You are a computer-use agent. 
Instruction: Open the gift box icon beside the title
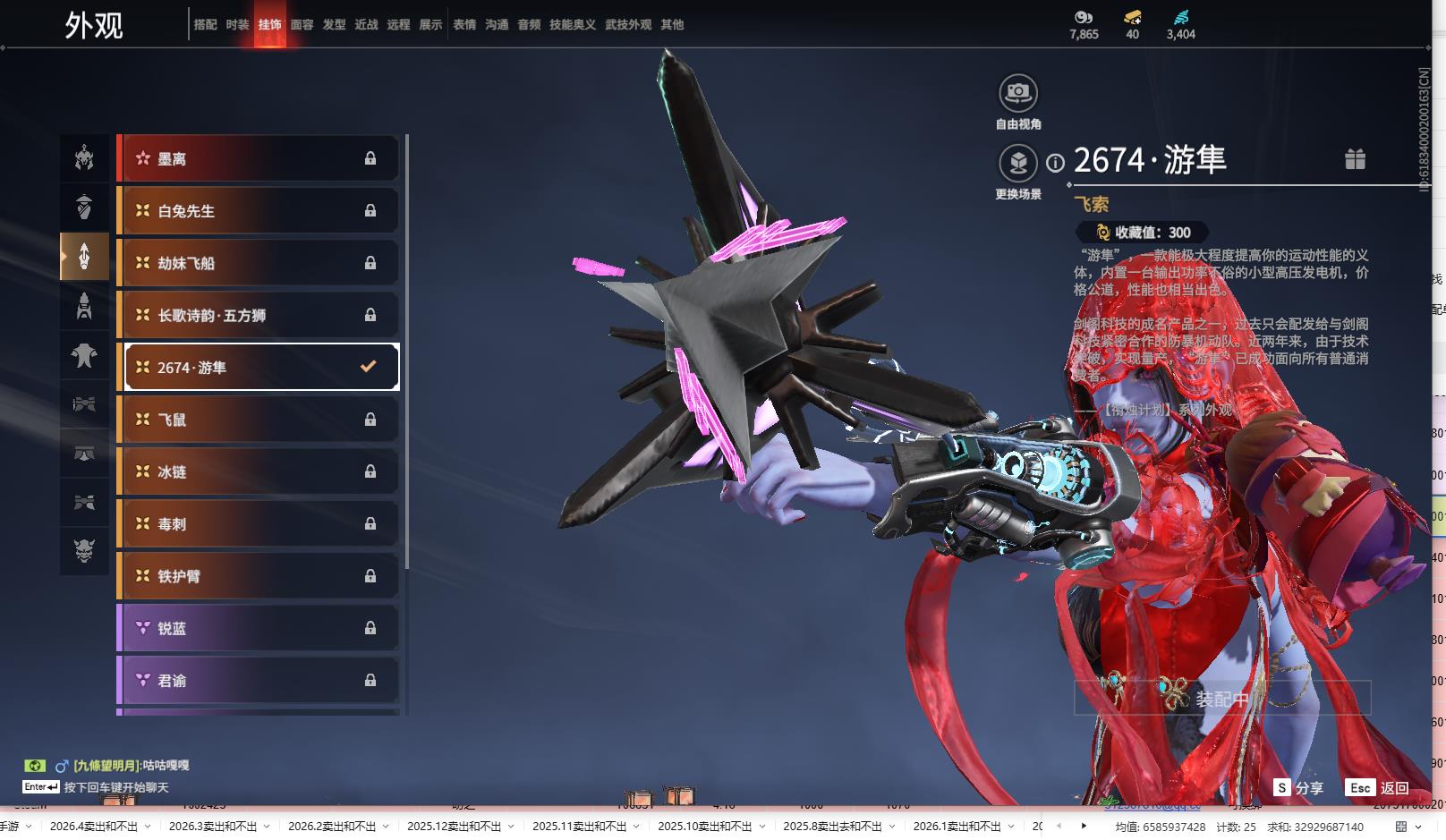pyautogui.click(x=1355, y=159)
